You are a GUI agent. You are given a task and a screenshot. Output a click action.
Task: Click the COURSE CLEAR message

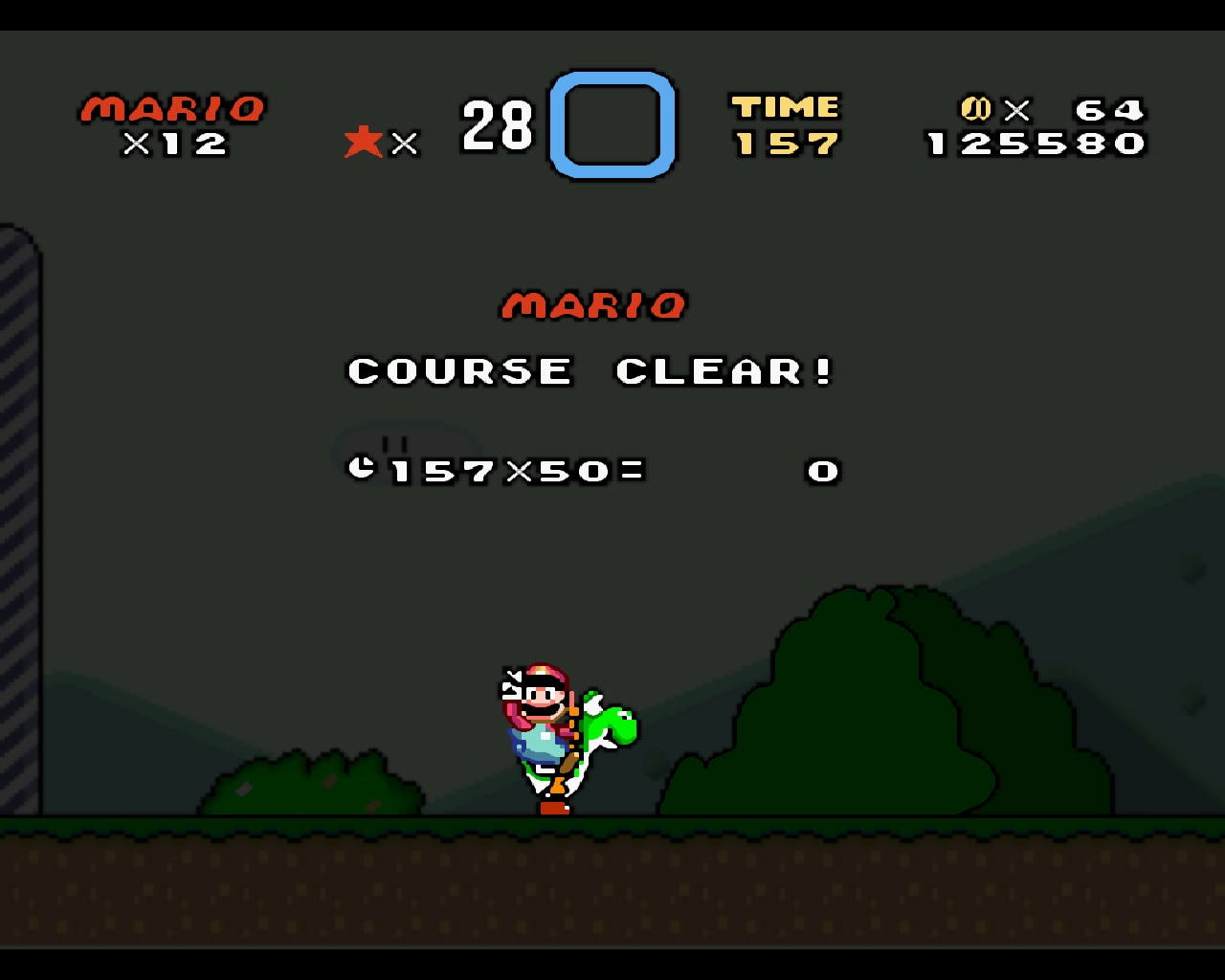[591, 370]
